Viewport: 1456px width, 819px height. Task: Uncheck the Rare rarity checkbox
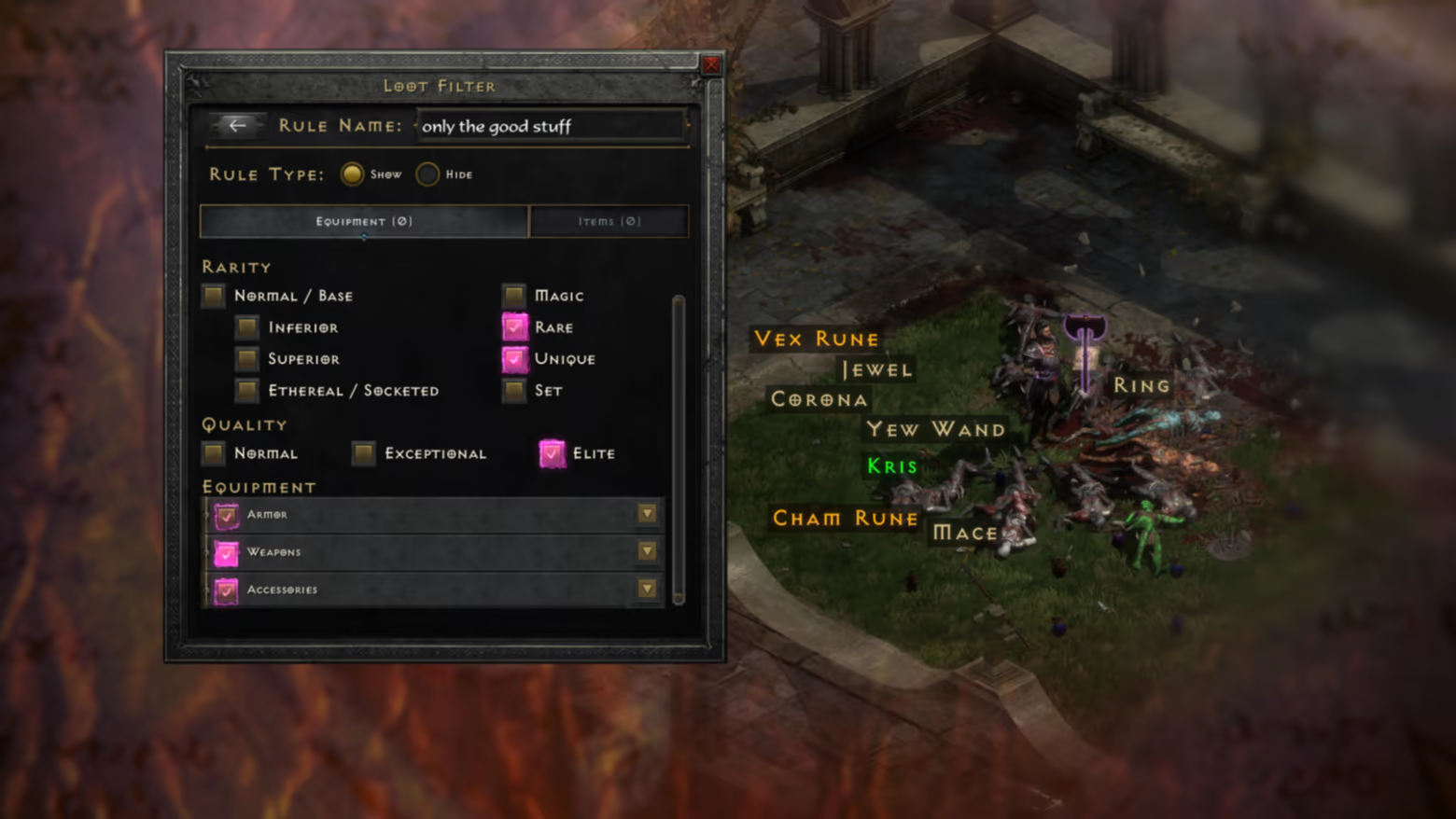(514, 327)
